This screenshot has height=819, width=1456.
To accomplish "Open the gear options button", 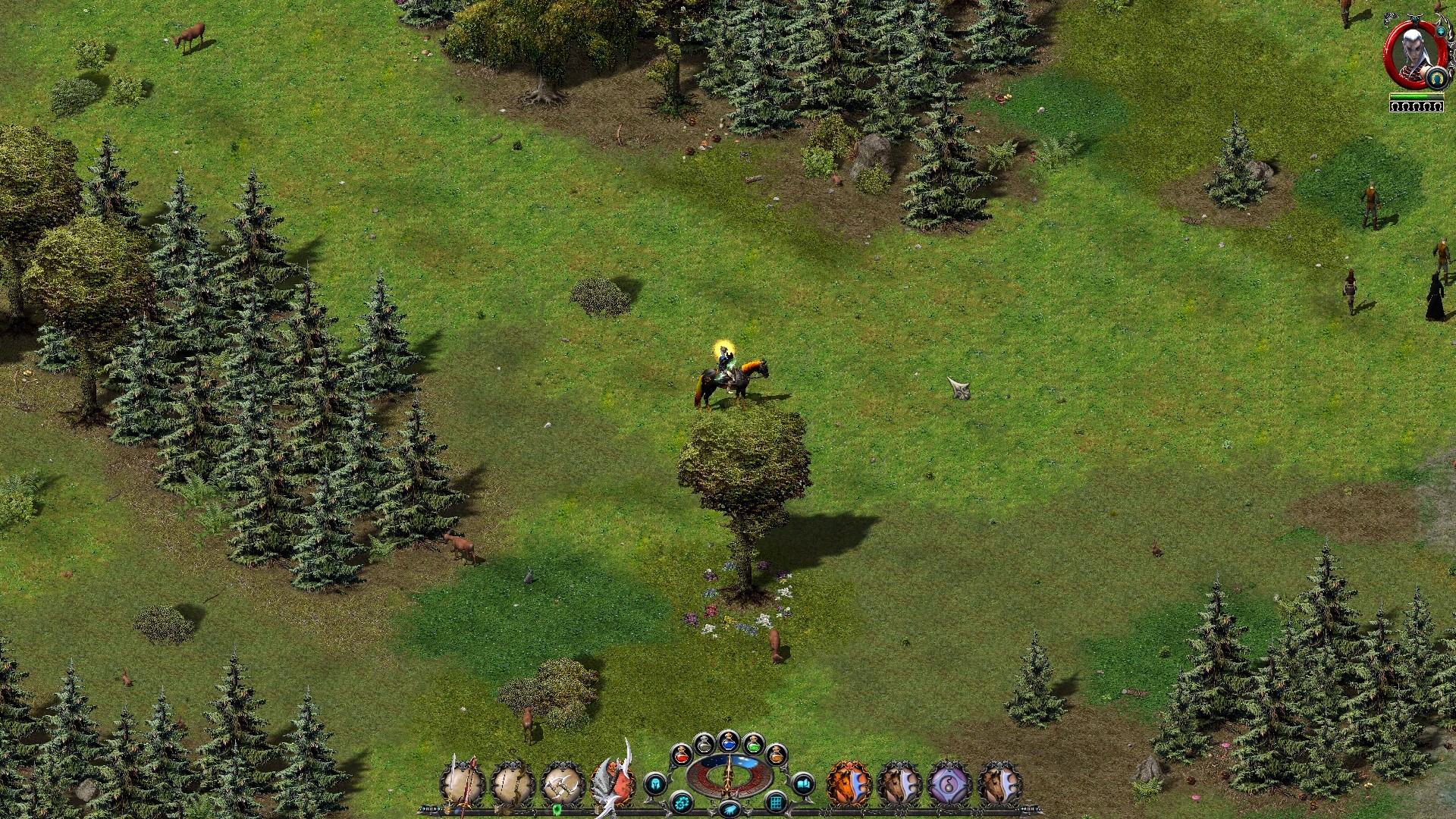I will 681,802.
